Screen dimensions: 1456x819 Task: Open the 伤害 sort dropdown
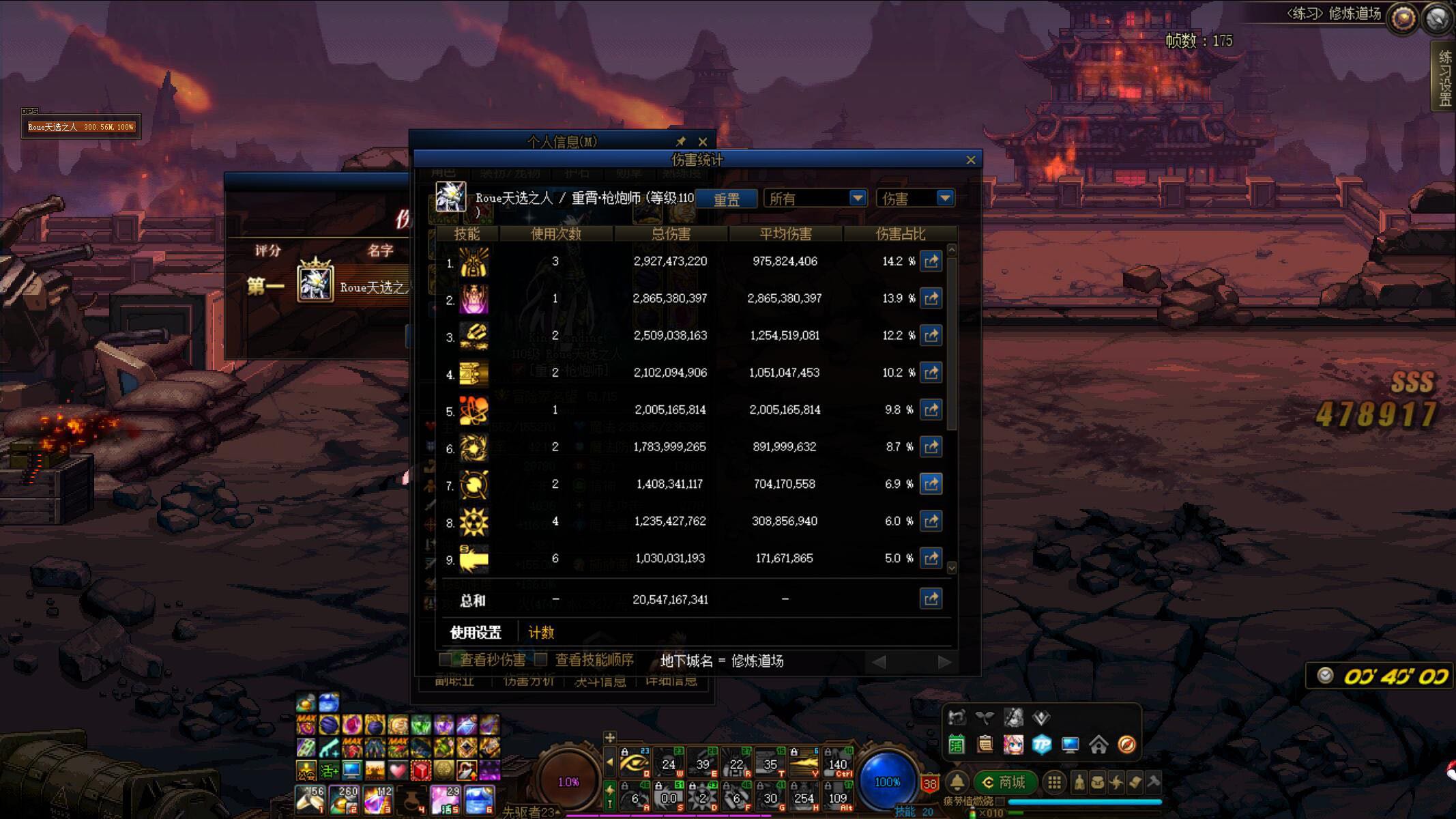click(946, 198)
